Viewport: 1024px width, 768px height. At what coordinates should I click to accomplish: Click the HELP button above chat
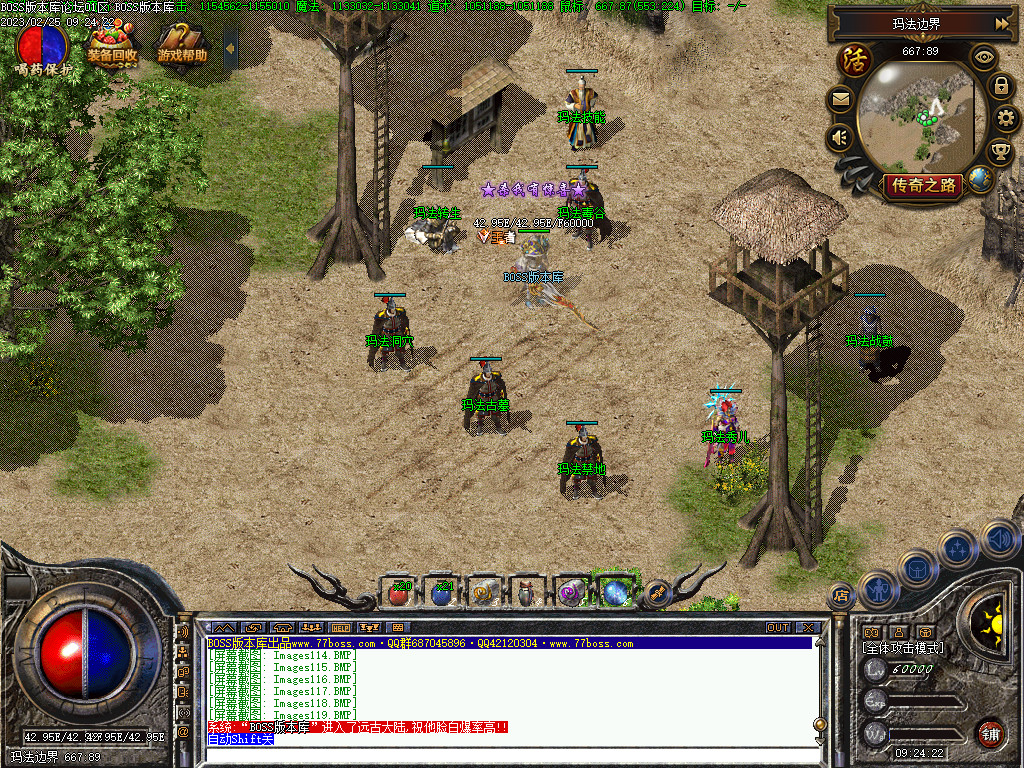(x=341, y=628)
